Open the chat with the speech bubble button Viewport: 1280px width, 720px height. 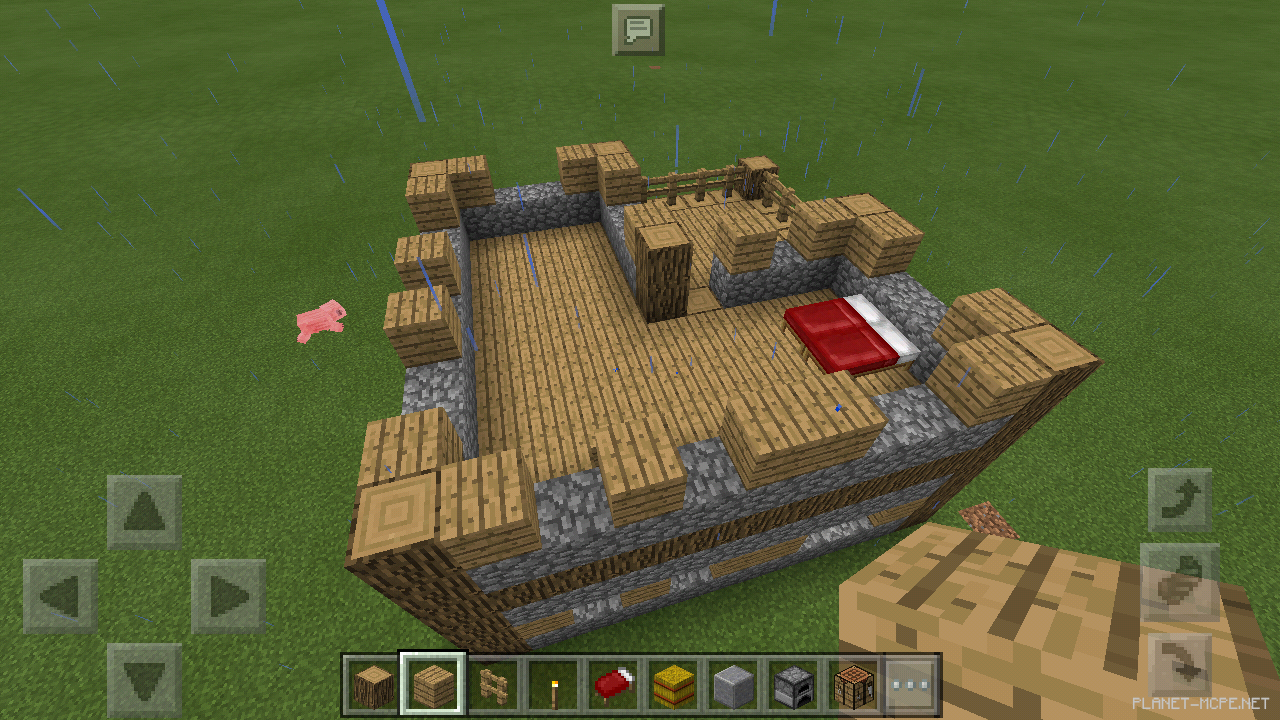(x=637, y=30)
